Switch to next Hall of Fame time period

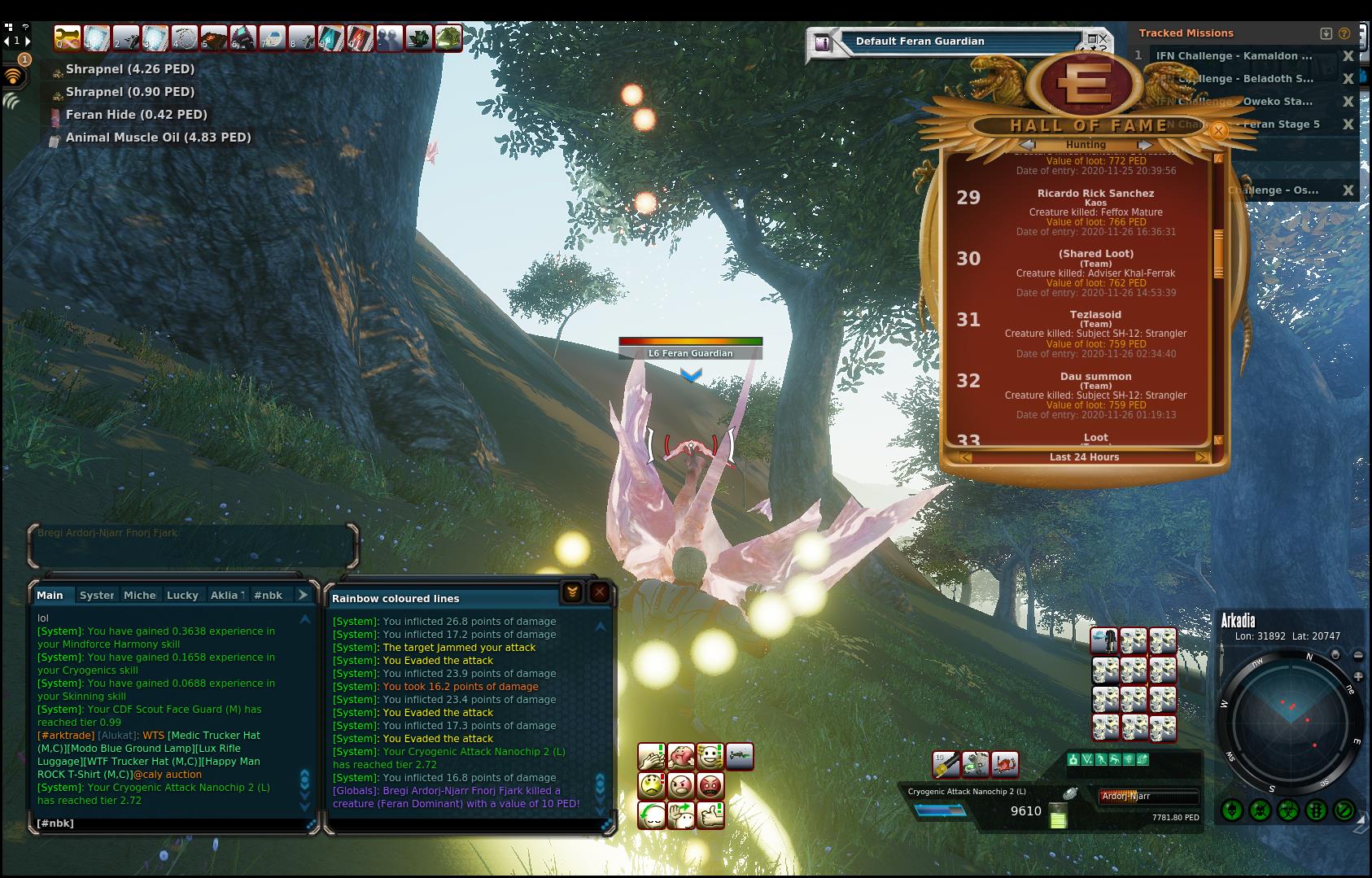(1201, 457)
